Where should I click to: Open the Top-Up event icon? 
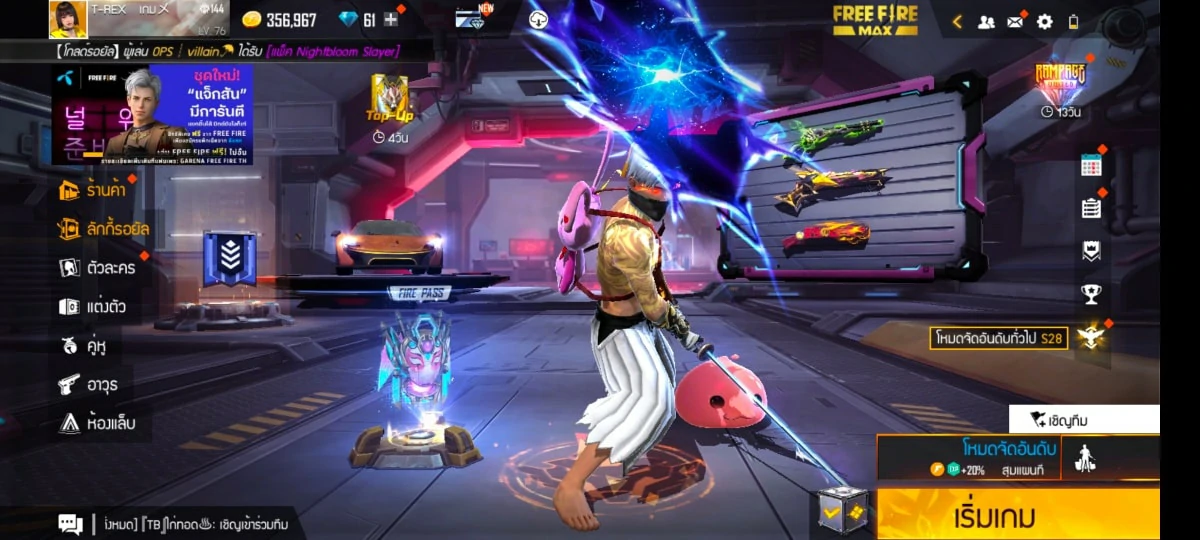point(389,100)
